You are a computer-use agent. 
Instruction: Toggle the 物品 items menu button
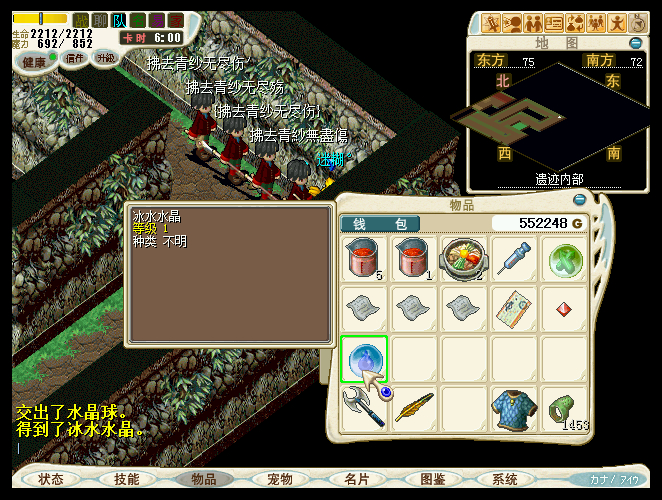click(204, 479)
